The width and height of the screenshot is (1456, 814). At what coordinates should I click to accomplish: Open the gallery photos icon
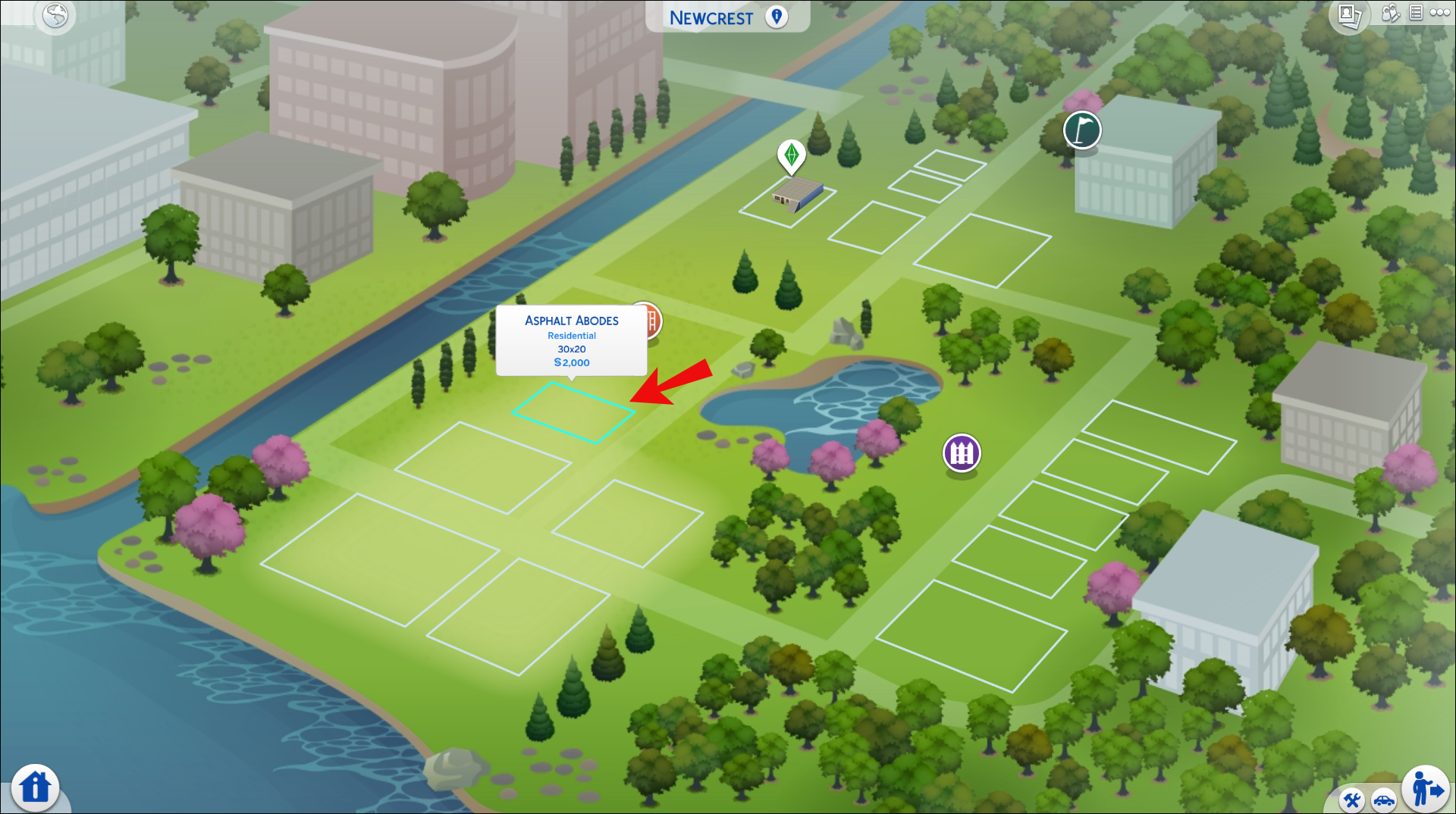[1349, 15]
